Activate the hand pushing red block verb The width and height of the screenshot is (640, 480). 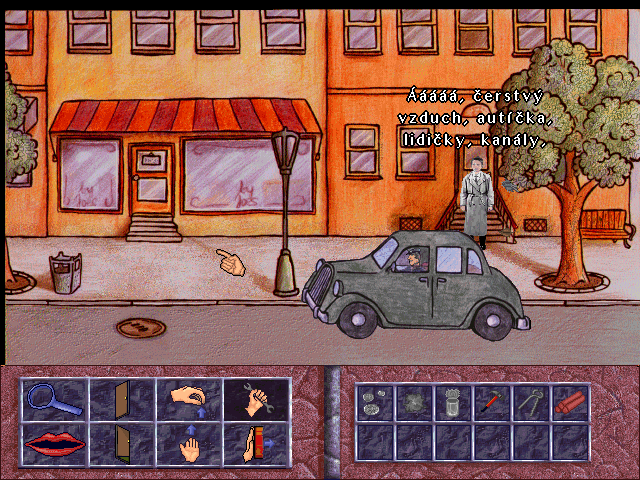[254, 444]
